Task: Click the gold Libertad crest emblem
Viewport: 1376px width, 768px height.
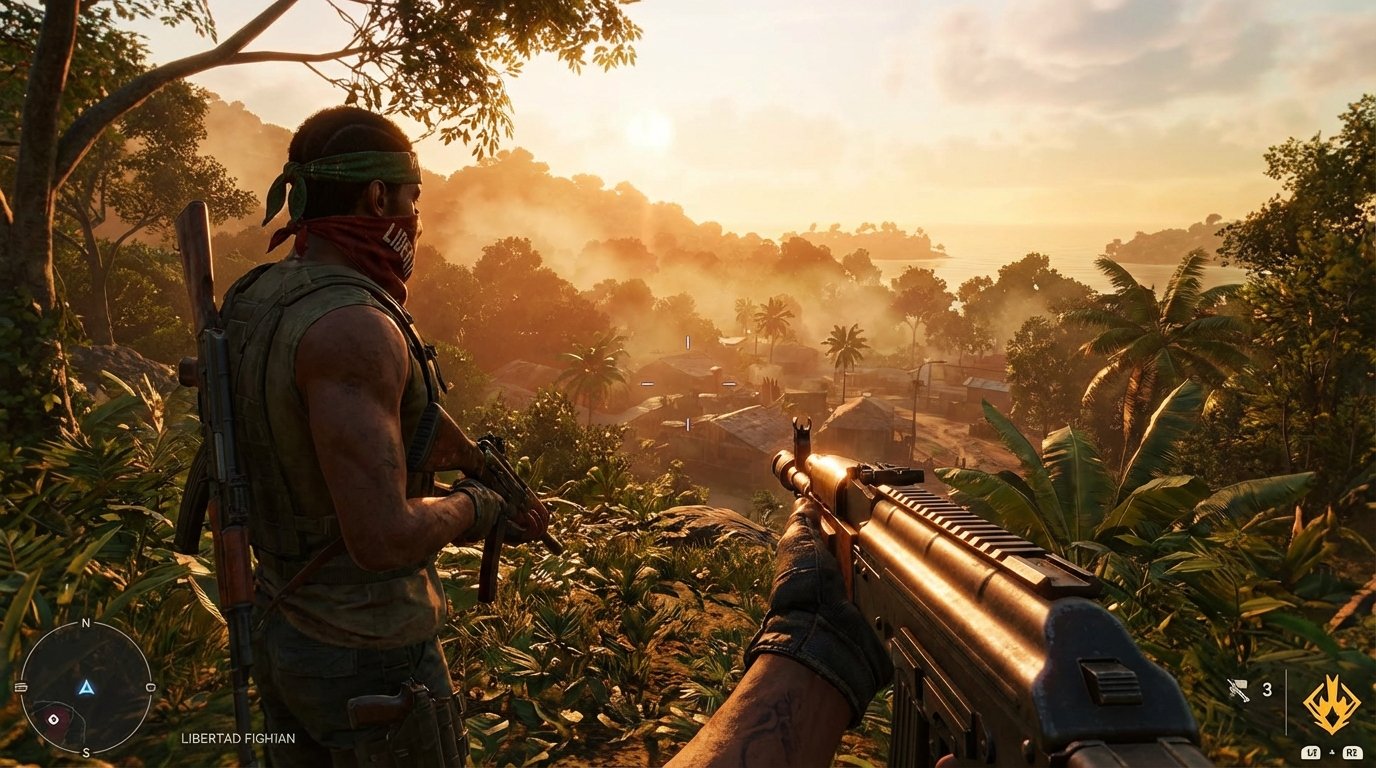Action: (x=1332, y=705)
